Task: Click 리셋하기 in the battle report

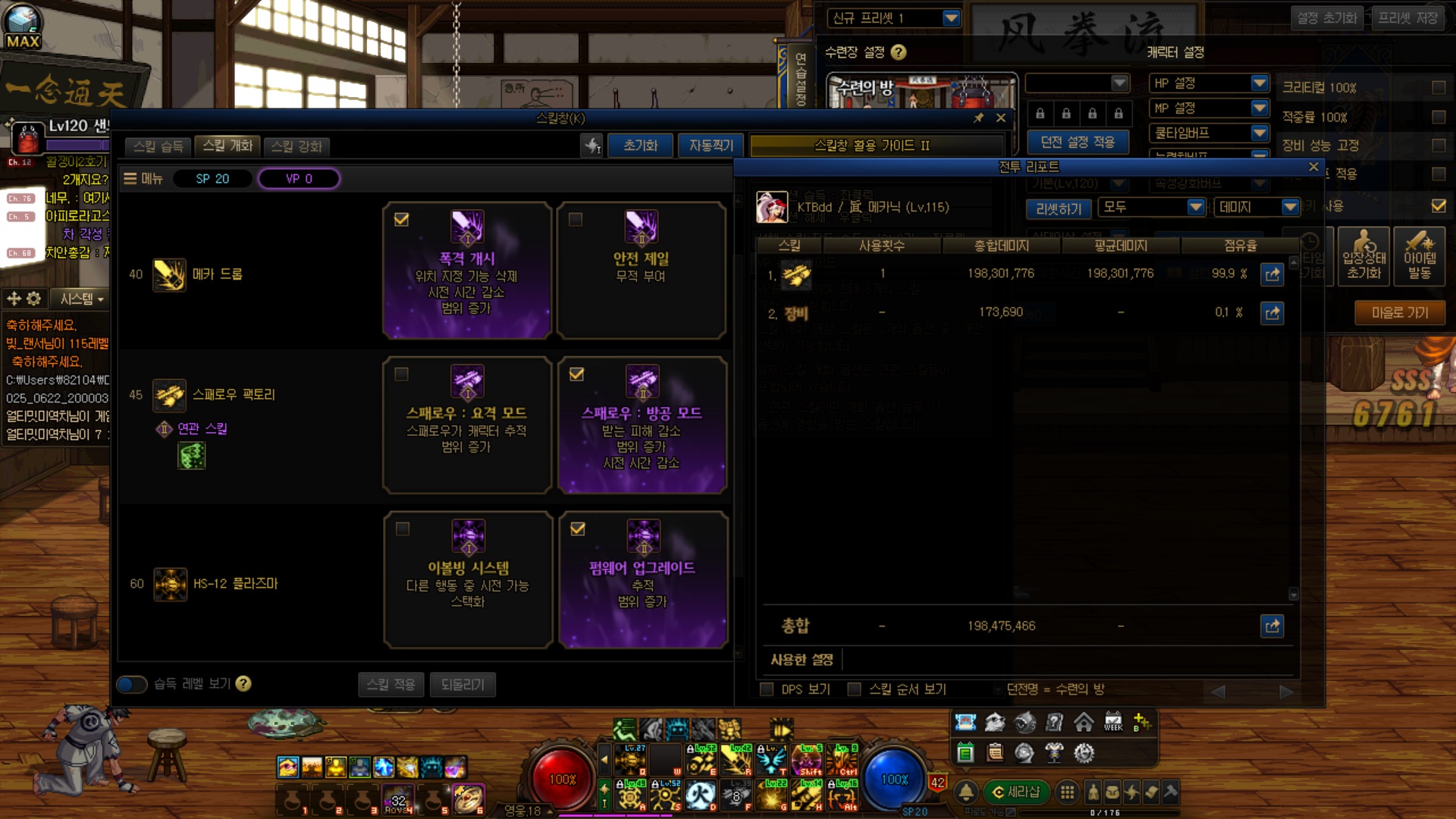Action: click(1058, 209)
